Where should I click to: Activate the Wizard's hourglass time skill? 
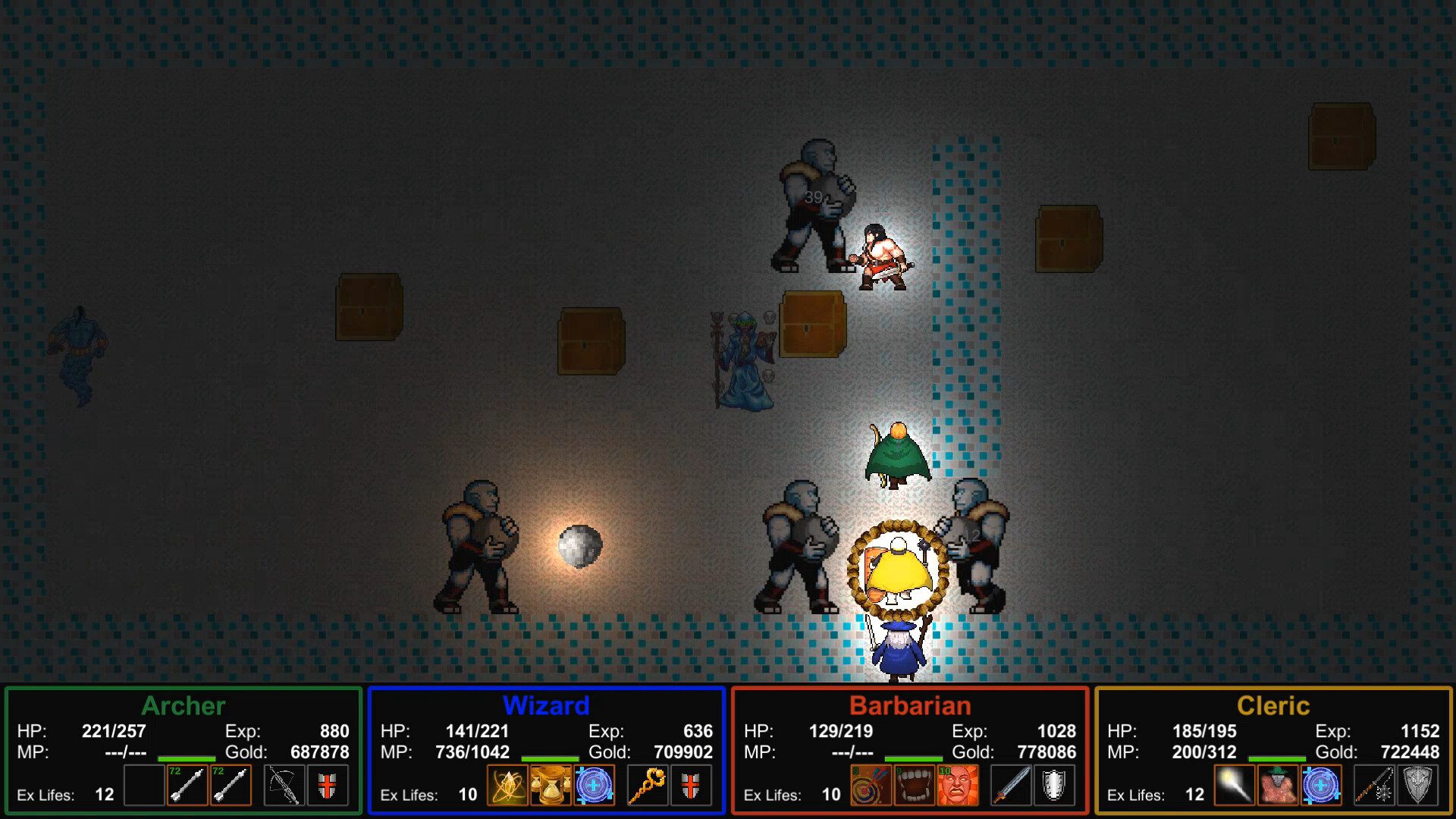(551, 785)
